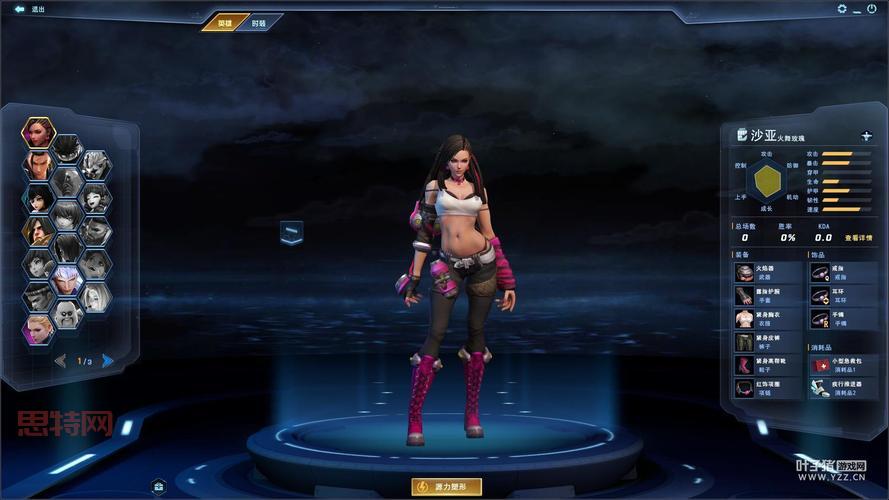Click the power button to quit

pos(875,9)
